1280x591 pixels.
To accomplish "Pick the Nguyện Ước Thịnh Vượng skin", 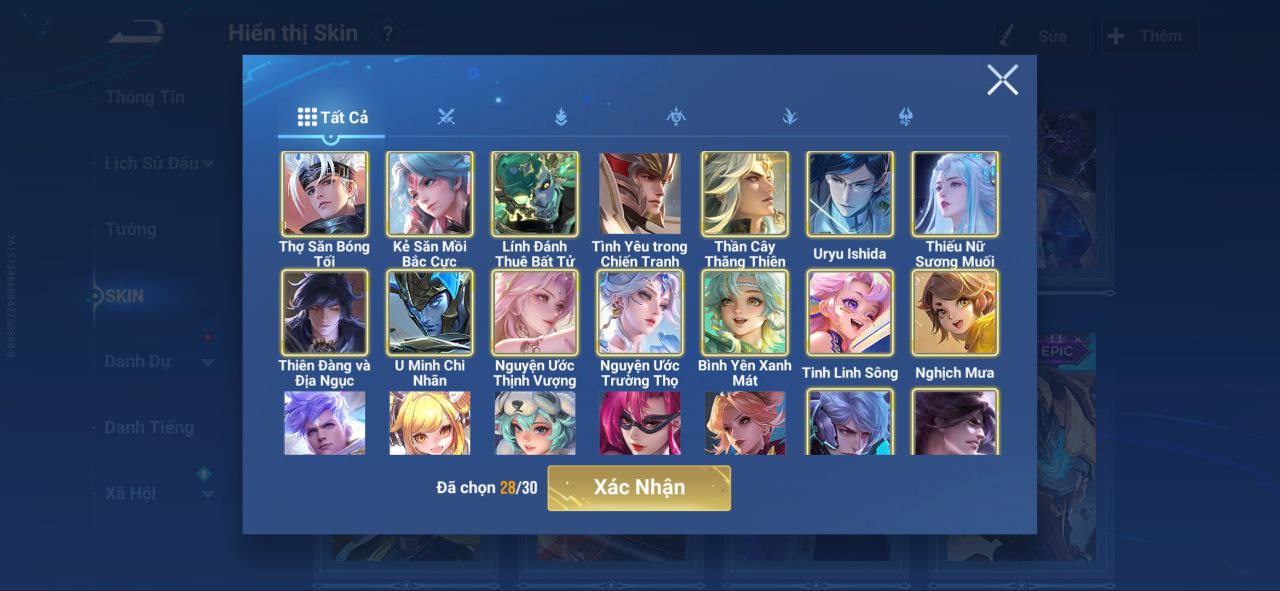I will (x=534, y=312).
